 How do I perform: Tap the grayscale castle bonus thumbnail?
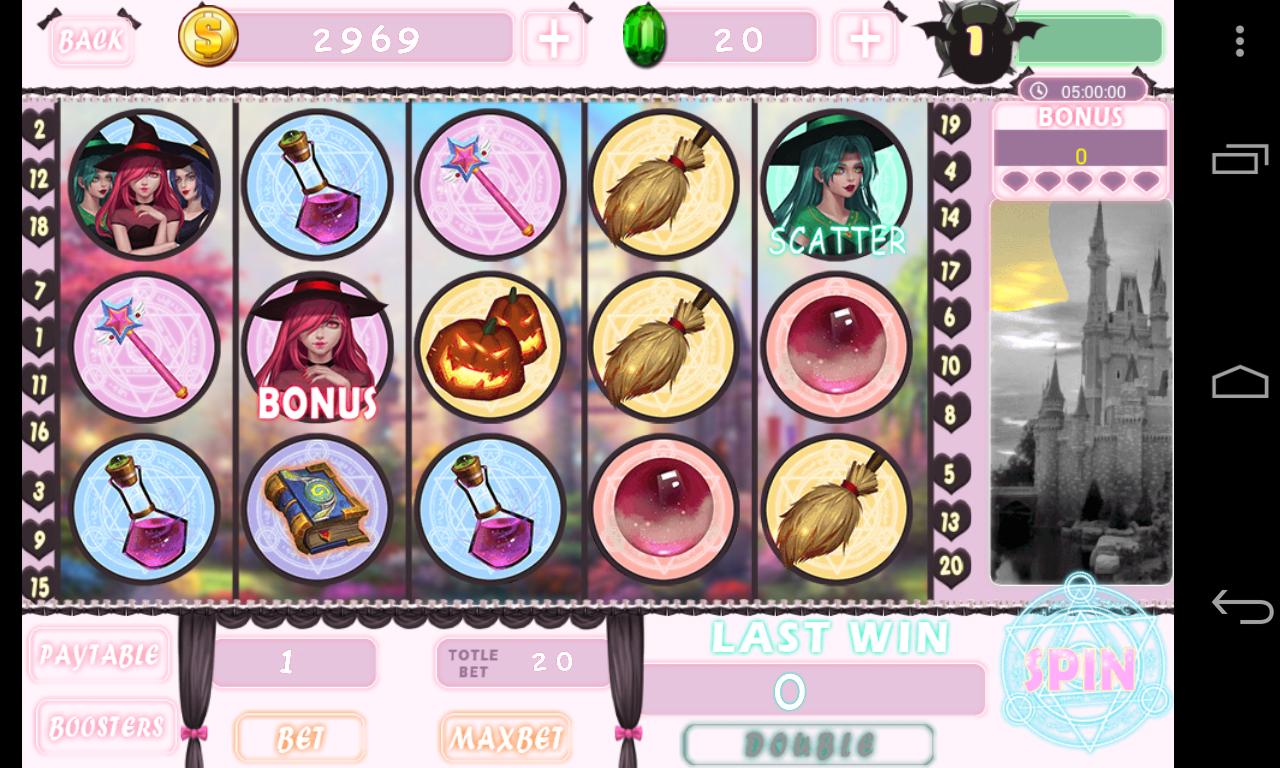[x=1080, y=390]
